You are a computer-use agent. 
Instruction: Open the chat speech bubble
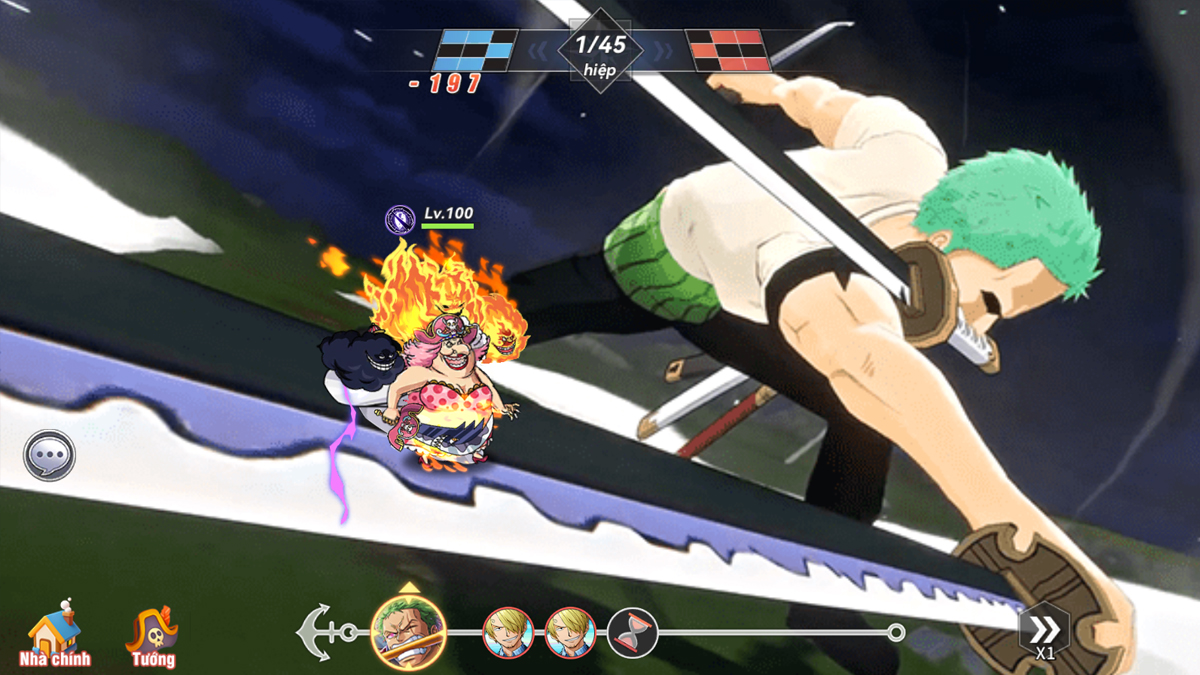tap(49, 456)
